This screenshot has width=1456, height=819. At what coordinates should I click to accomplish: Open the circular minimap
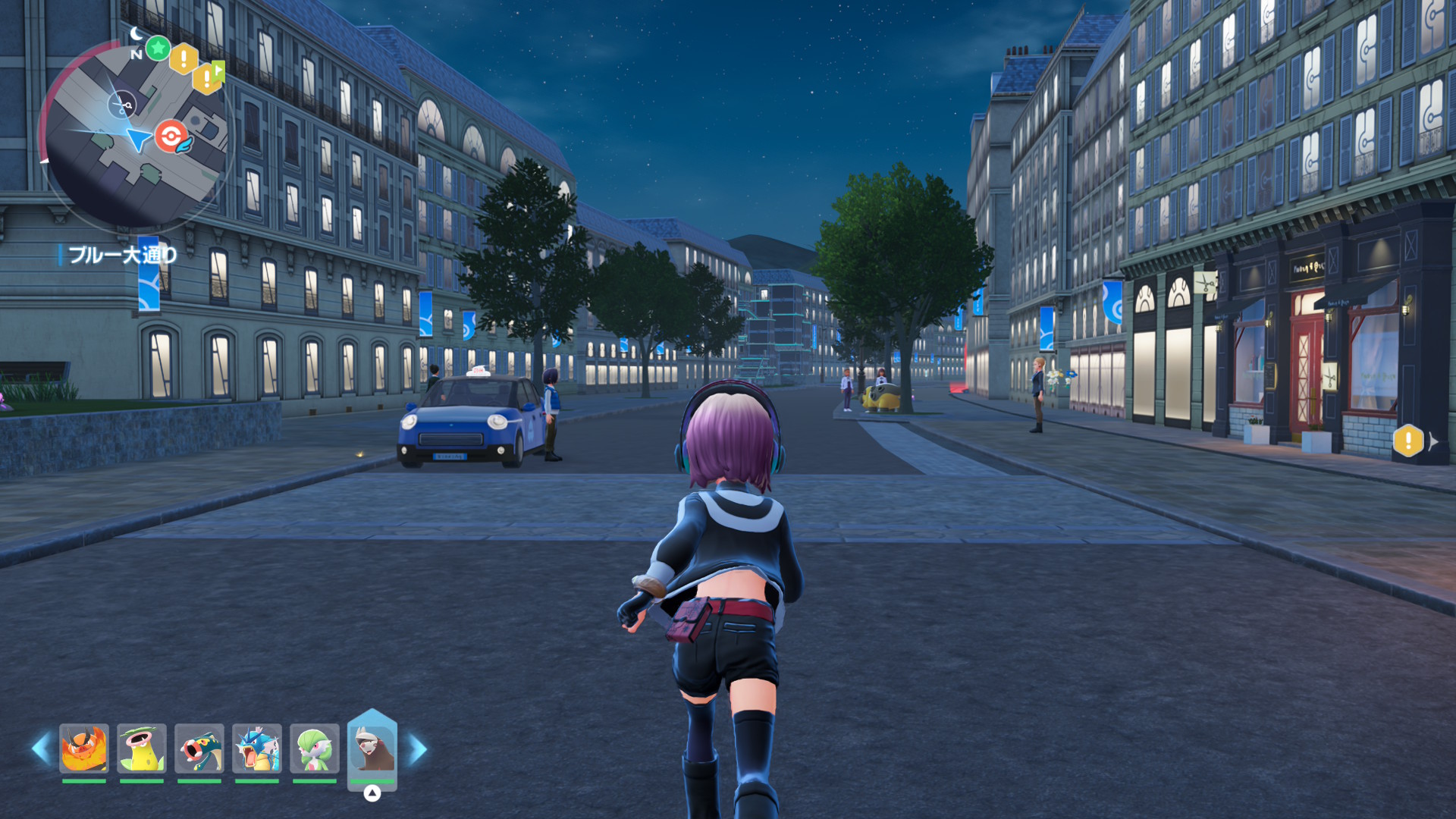[x=133, y=135]
